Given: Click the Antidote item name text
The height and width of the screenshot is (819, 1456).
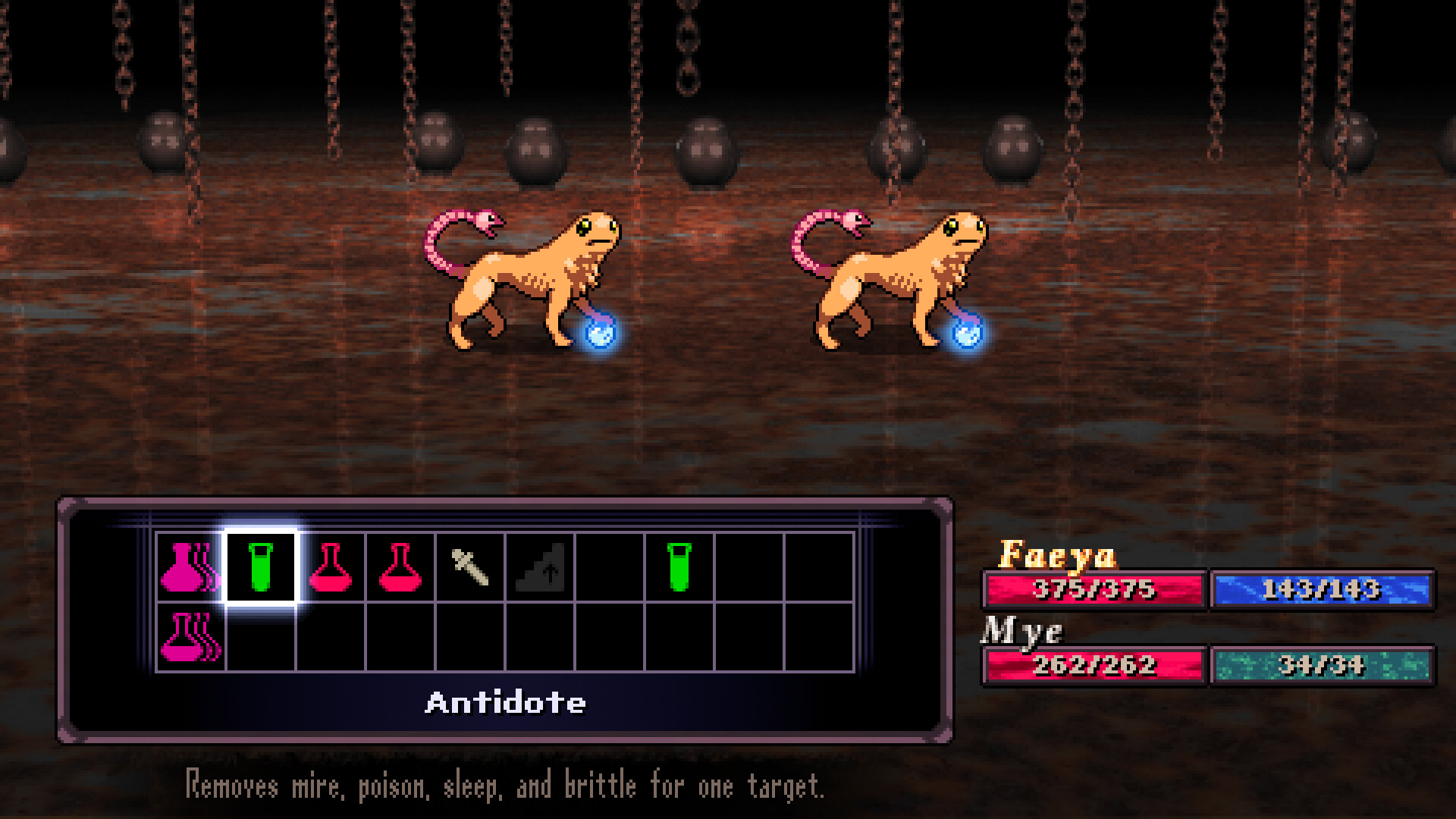Looking at the screenshot, I should [506, 701].
